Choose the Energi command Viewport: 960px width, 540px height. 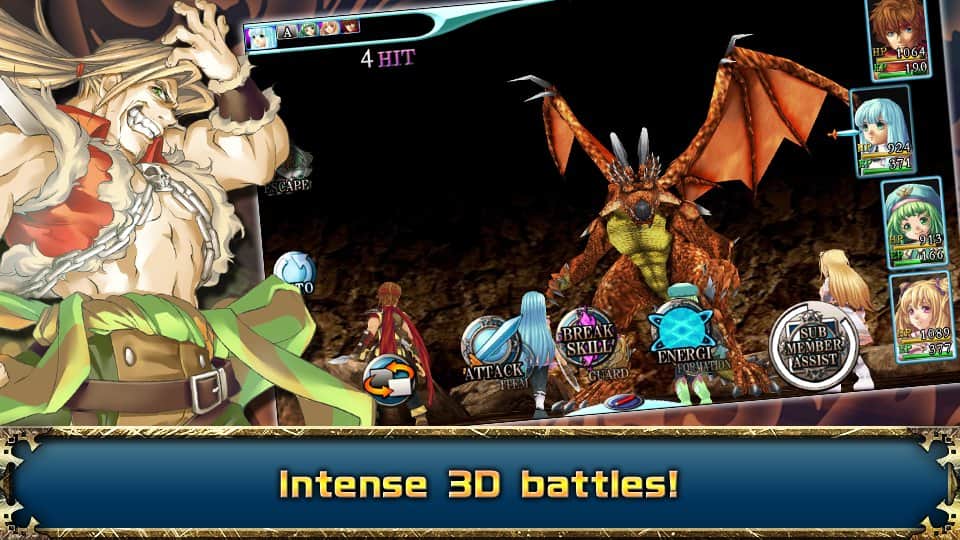[682, 333]
